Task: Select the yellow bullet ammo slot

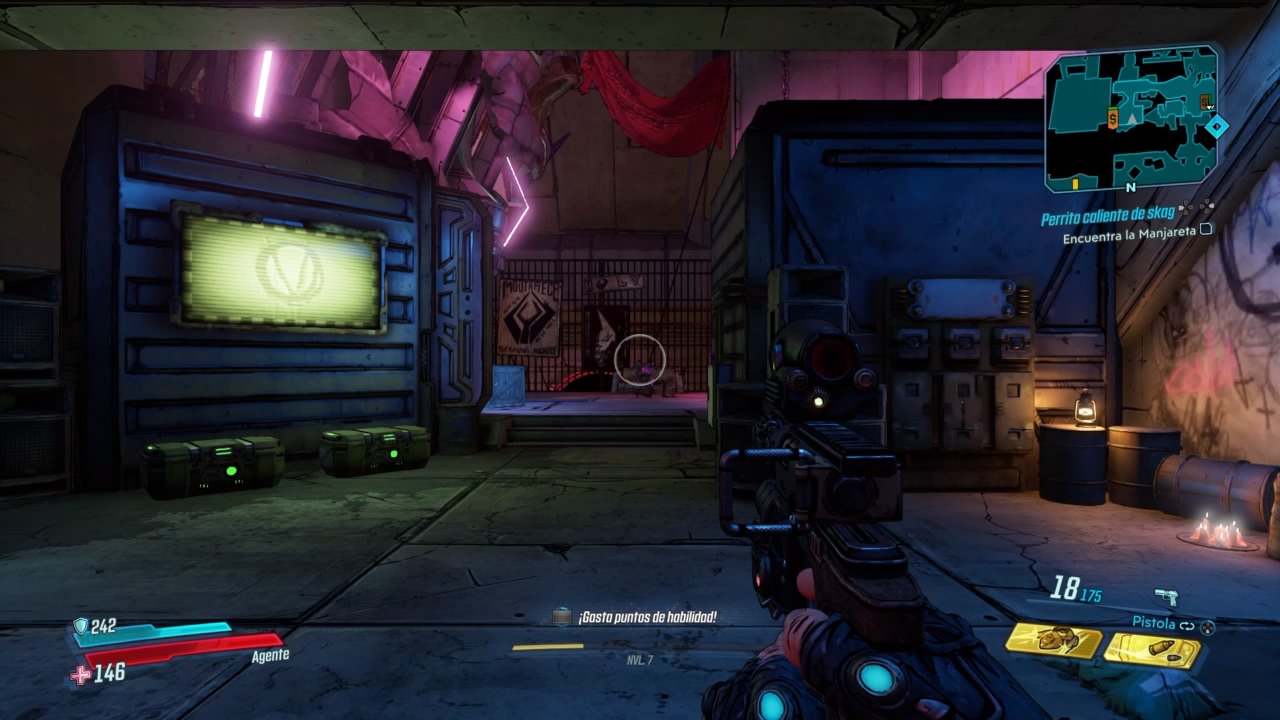Action: tap(1152, 650)
